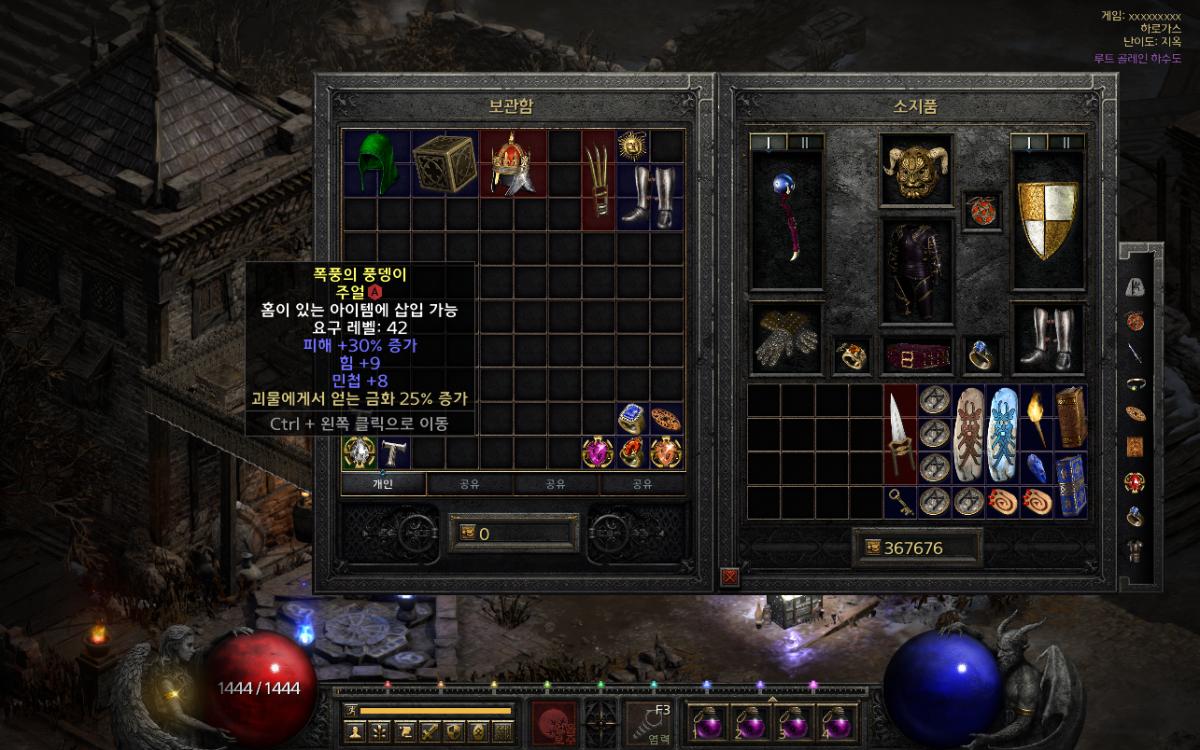Pick up the T-shaped rune in stash

[393, 452]
